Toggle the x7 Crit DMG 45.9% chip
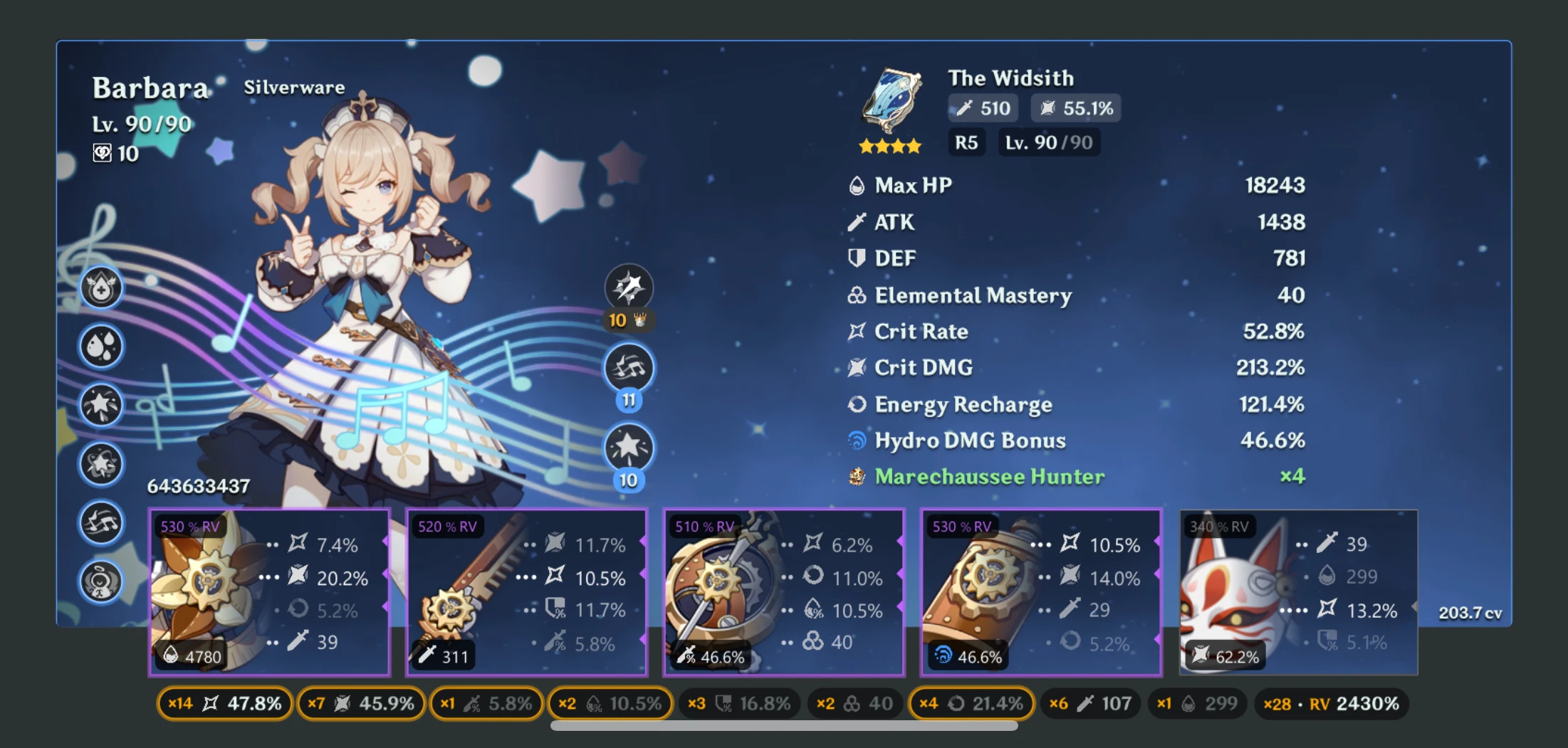The height and width of the screenshot is (748, 1568). 361,704
